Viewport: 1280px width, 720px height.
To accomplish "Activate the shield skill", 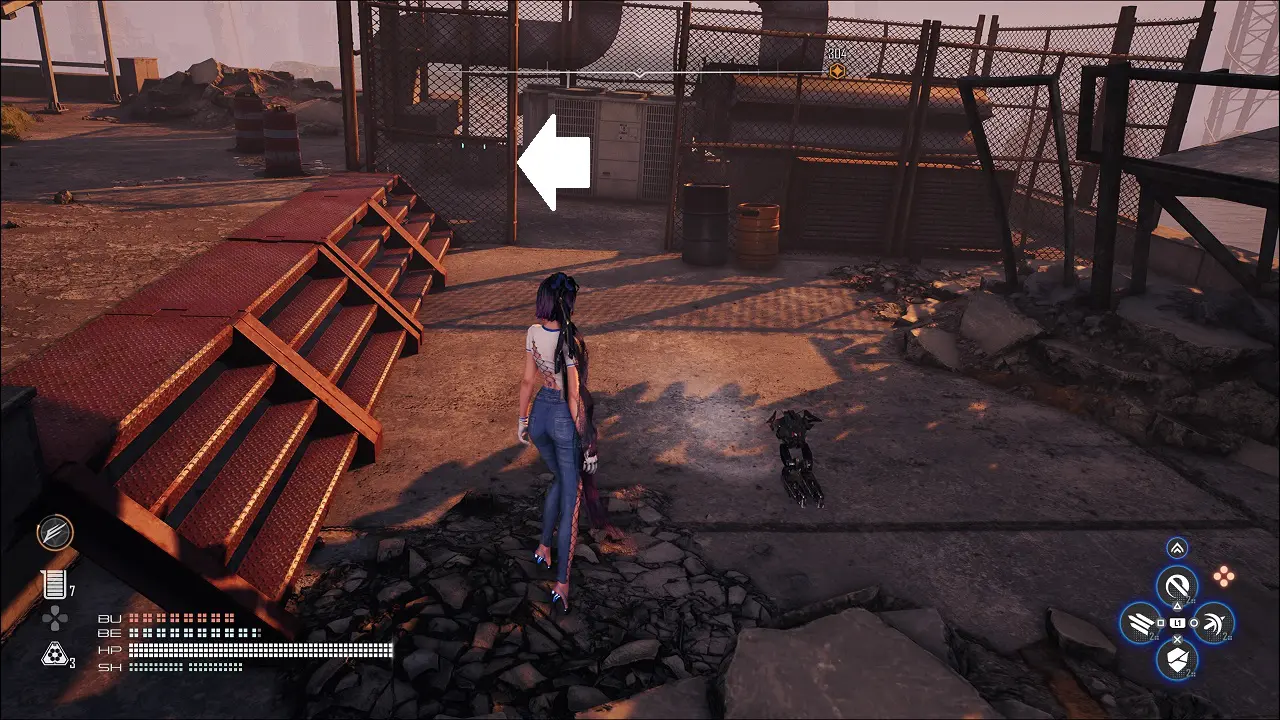I will tap(1177, 659).
